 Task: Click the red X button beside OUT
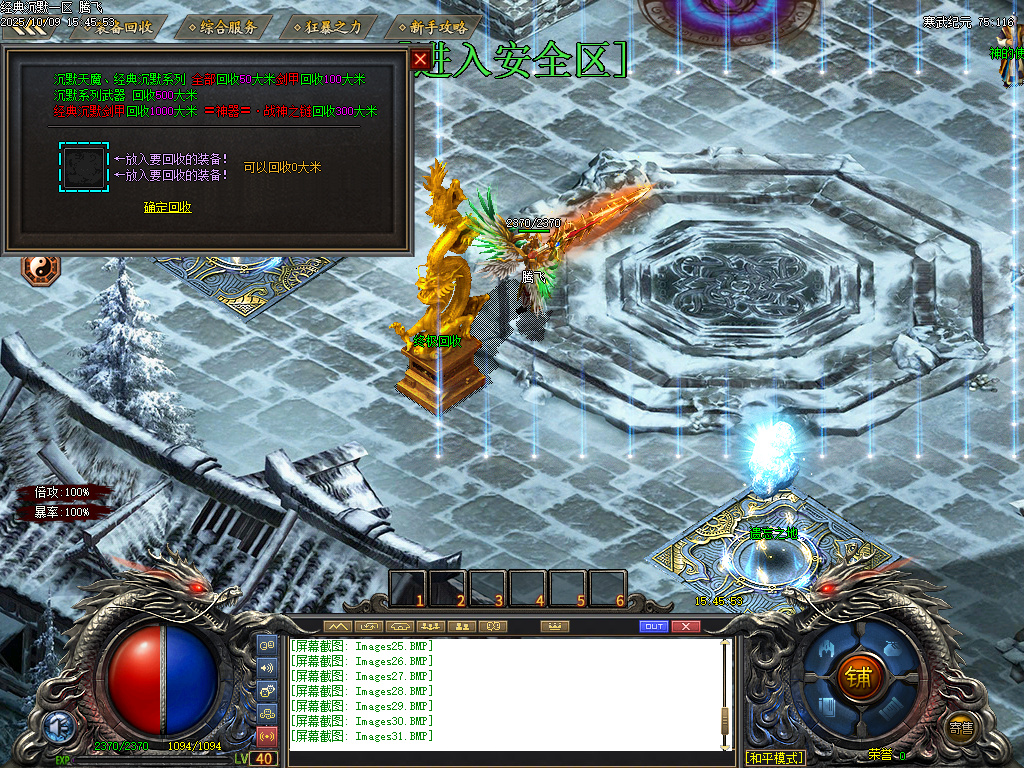pyautogui.click(x=685, y=627)
